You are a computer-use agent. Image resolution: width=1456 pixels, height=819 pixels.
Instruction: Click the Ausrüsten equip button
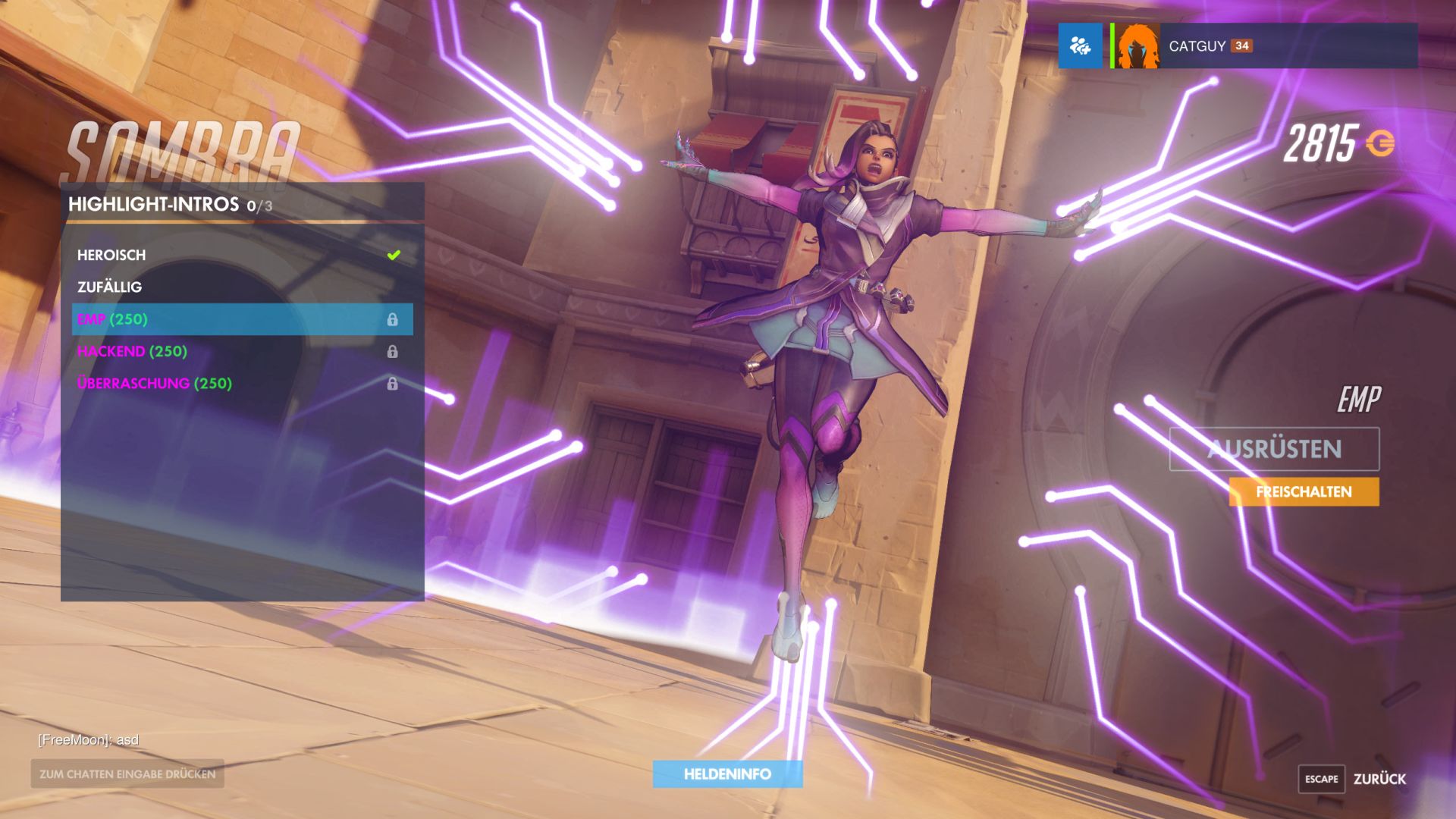click(x=1274, y=449)
